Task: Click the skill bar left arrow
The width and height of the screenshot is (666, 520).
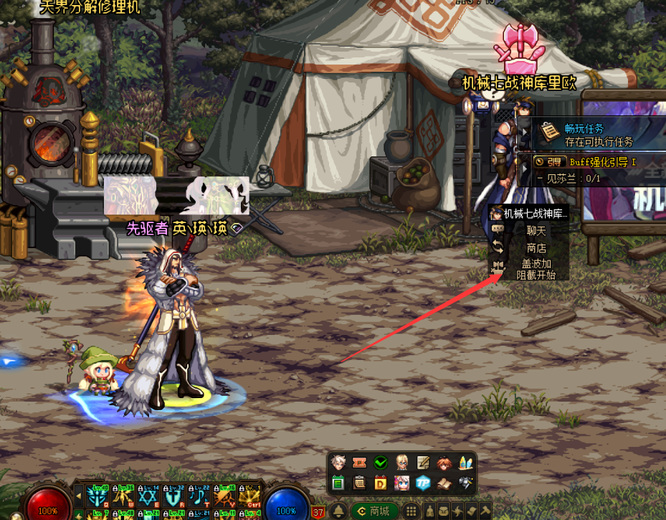Action: click(78, 495)
